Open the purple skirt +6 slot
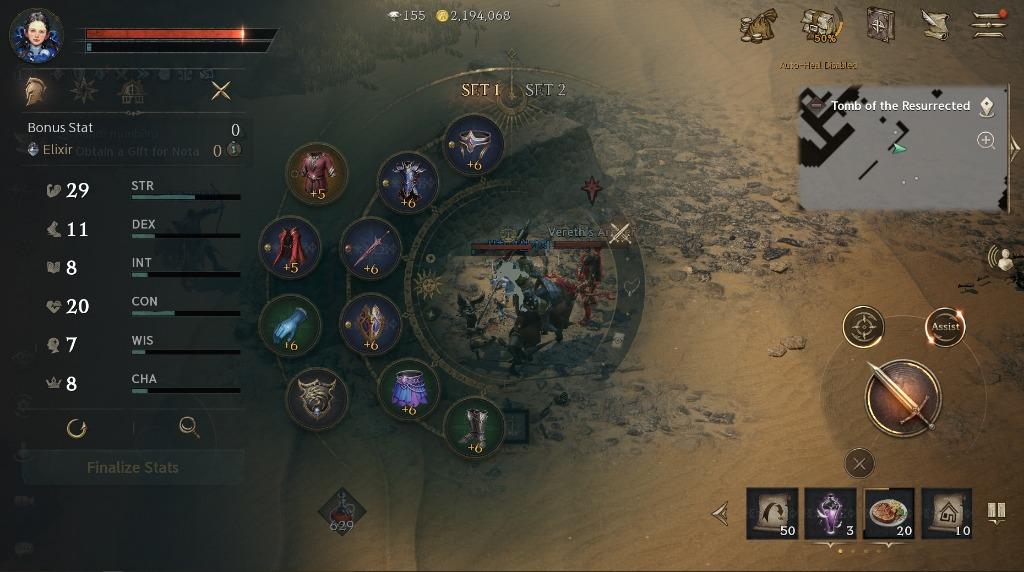Image resolution: width=1024 pixels, height=572 pixels. click(408, 389)
